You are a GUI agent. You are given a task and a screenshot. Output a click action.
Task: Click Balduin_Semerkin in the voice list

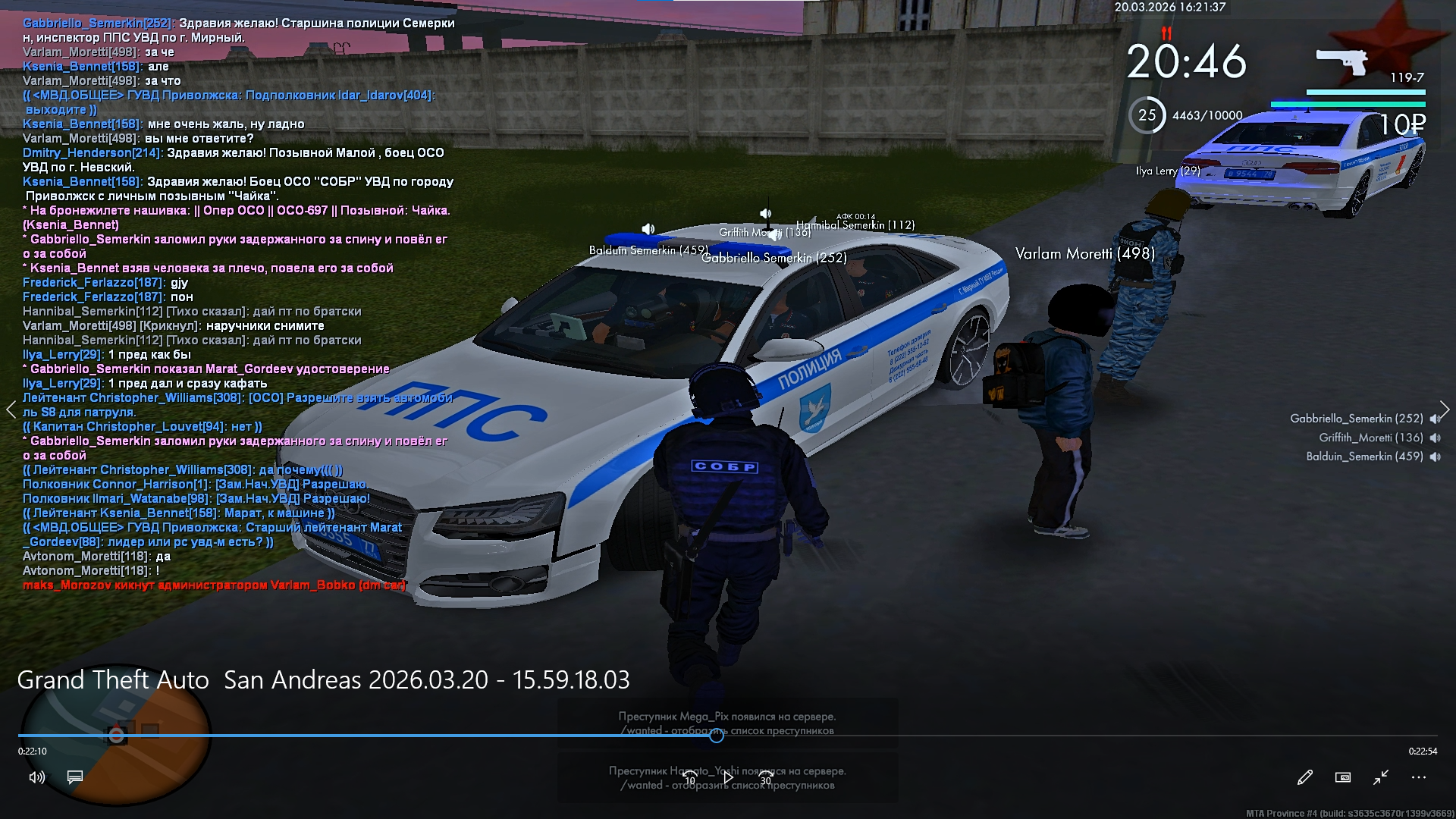tap(1363, 457)
